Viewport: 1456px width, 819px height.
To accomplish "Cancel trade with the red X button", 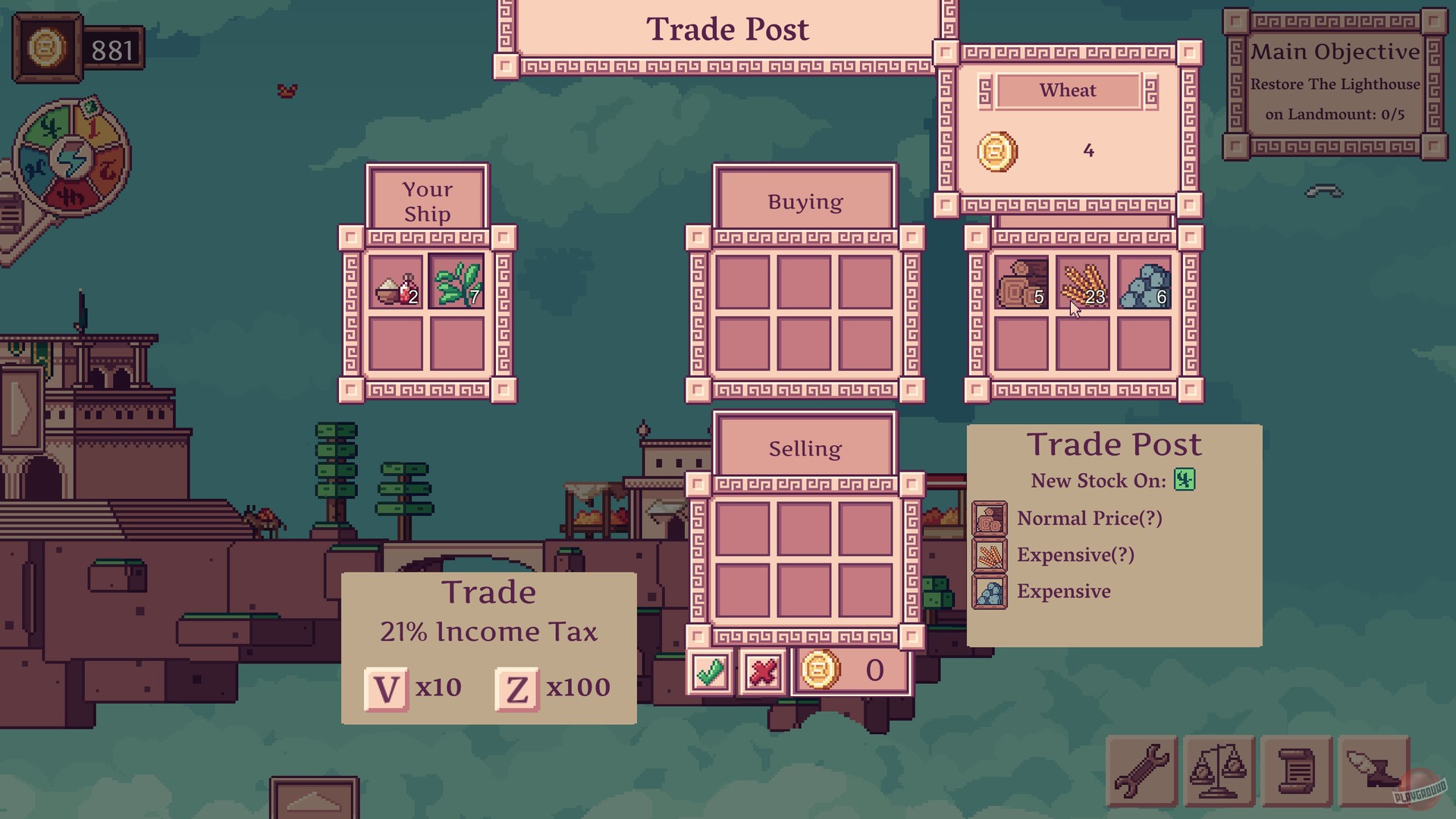I will pyautogui.click(x=761, y=670).
